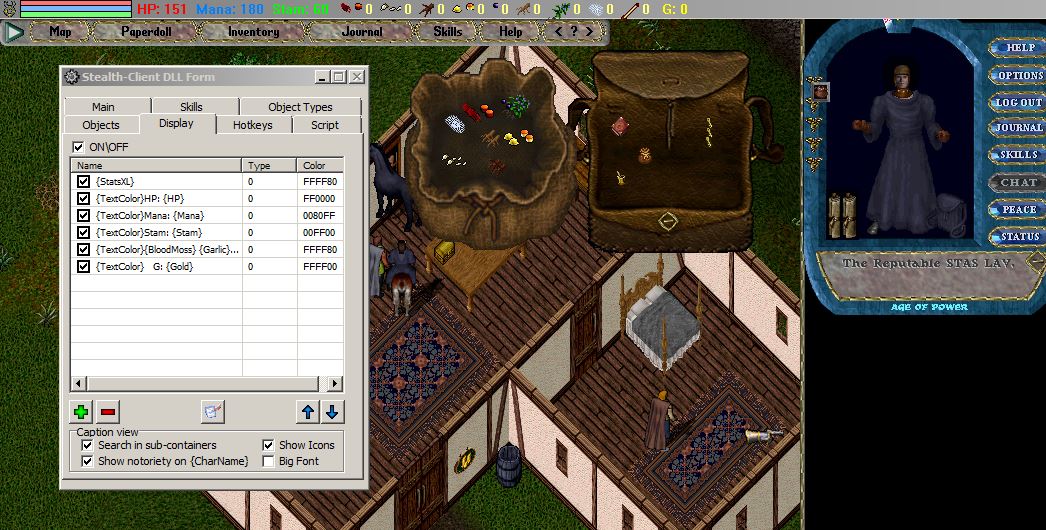This screenshot has width=1046, height=530.
Task: Uncheck Search in sub-containers
Action: (x=87, y=445)
